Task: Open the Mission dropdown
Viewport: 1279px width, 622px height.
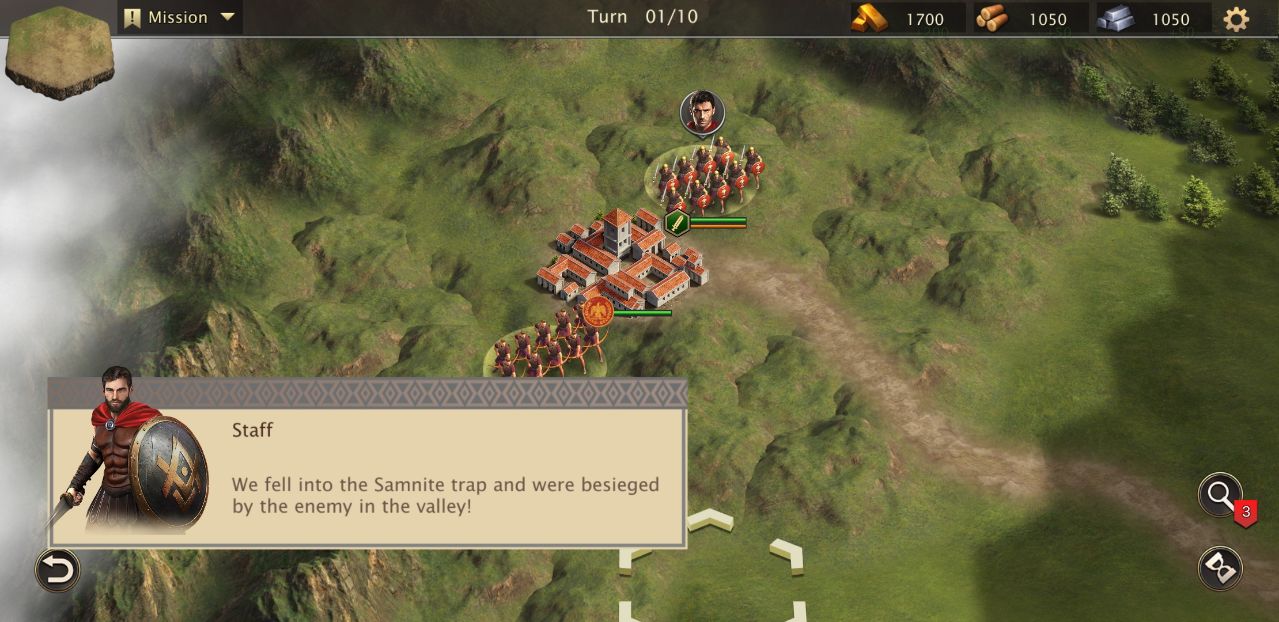Action: pos(180,17)
